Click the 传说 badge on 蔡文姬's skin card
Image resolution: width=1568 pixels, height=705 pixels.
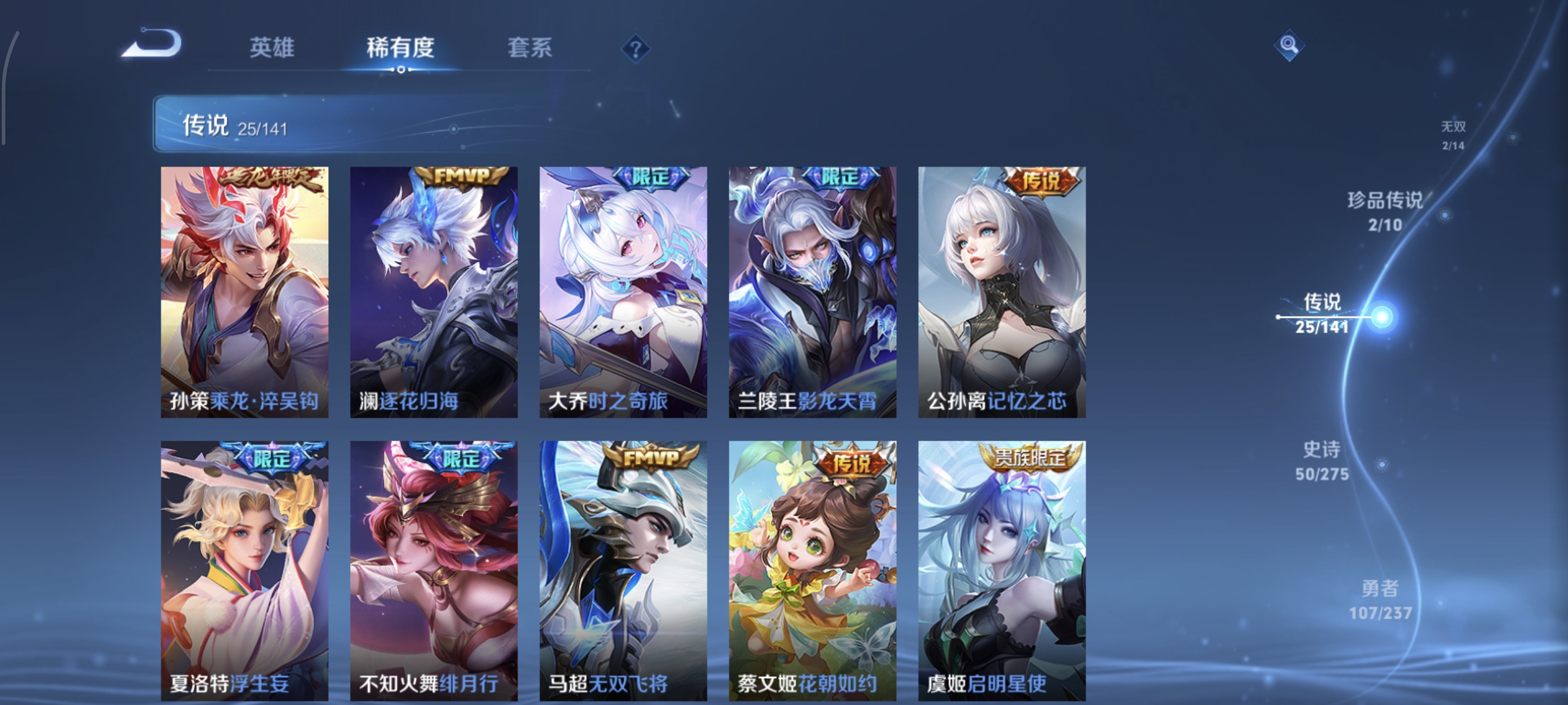coord(852,464)
